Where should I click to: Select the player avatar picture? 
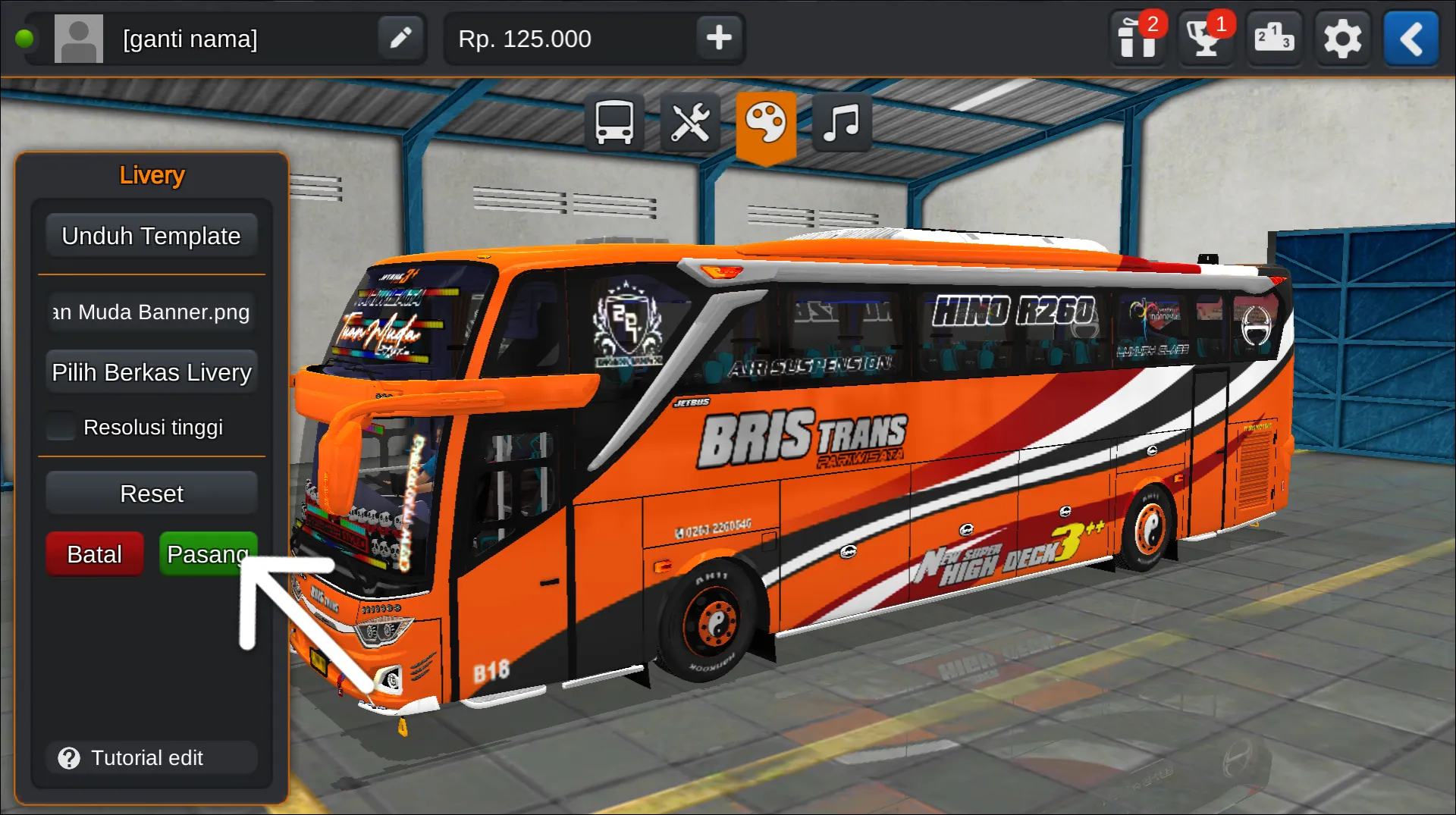79,38
